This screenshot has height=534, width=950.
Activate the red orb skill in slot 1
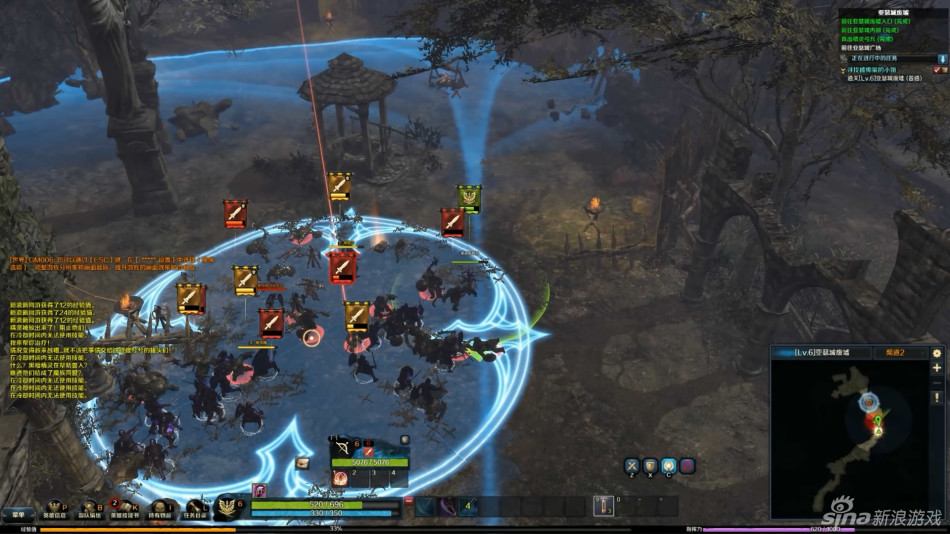(340, 478)
